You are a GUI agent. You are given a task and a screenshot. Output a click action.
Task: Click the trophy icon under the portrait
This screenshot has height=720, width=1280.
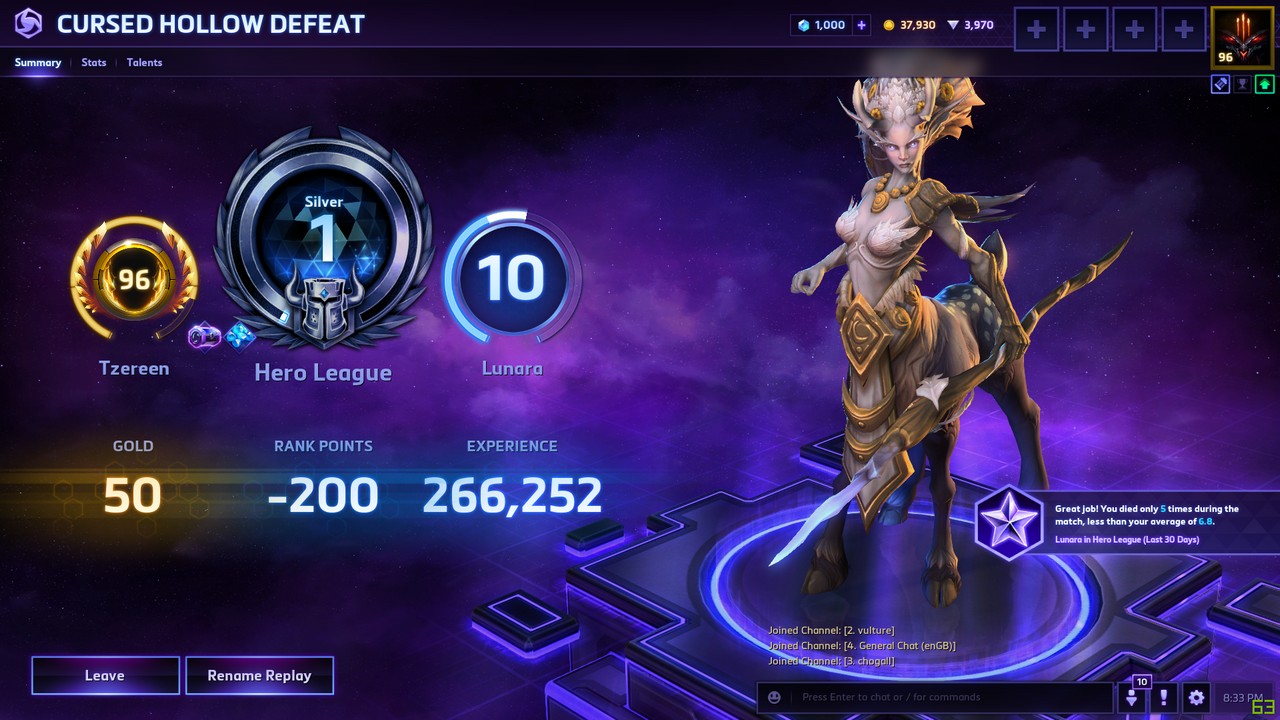pos(1242,85)
